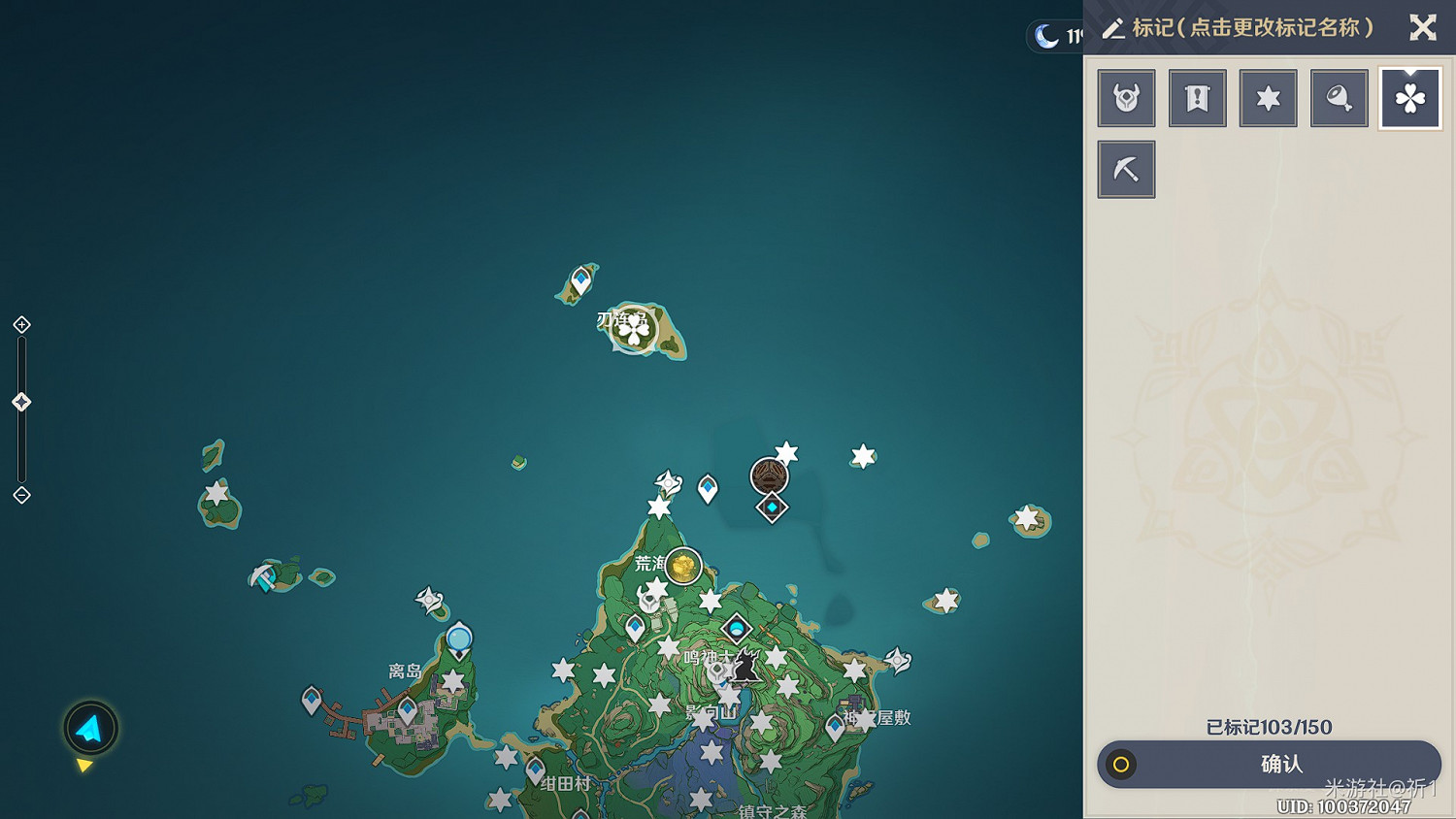The height and width of the screenshot is (819, 1456).
Task: Close the marker panel with X
Action: click(1423, 27)
